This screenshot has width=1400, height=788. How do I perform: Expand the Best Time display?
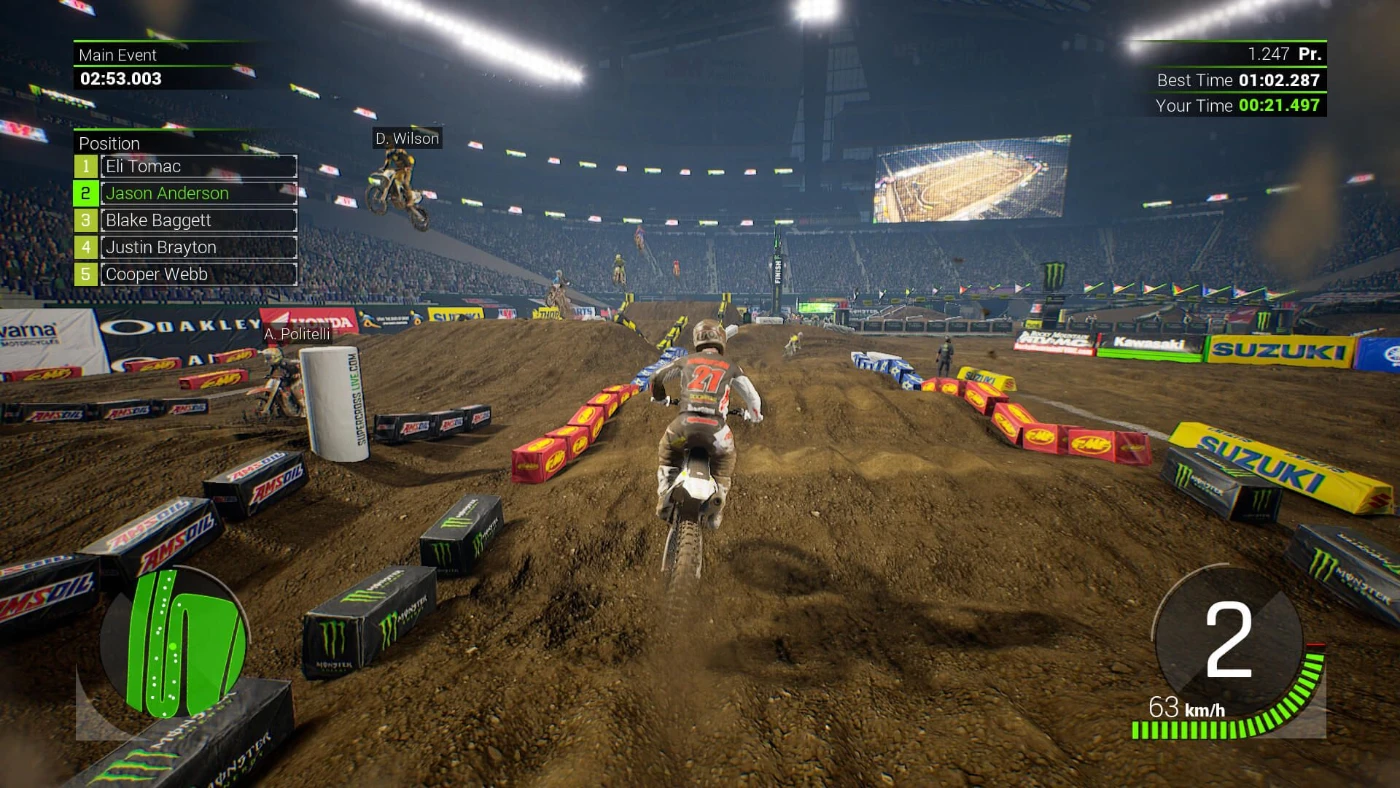[1237, 80]
